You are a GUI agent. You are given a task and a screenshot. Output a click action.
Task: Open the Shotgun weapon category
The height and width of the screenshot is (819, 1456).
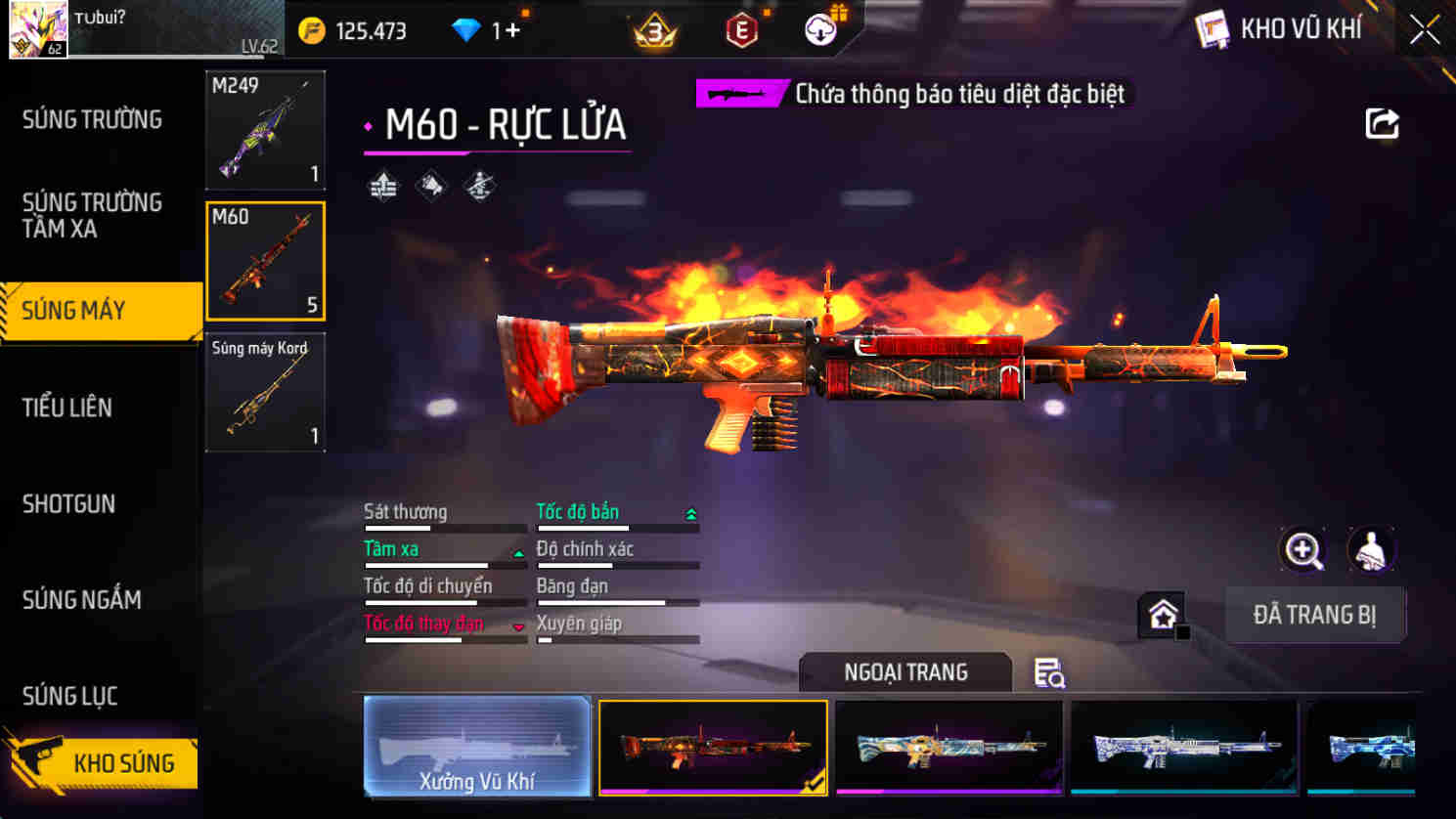(66, 503)
